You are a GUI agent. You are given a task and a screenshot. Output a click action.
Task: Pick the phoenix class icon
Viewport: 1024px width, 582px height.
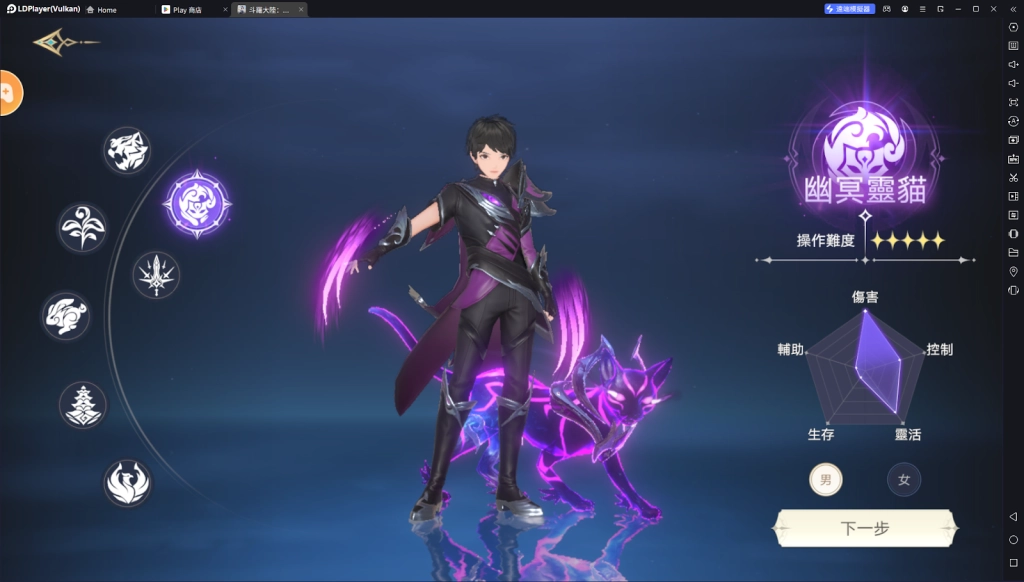(x=128, y=482)
